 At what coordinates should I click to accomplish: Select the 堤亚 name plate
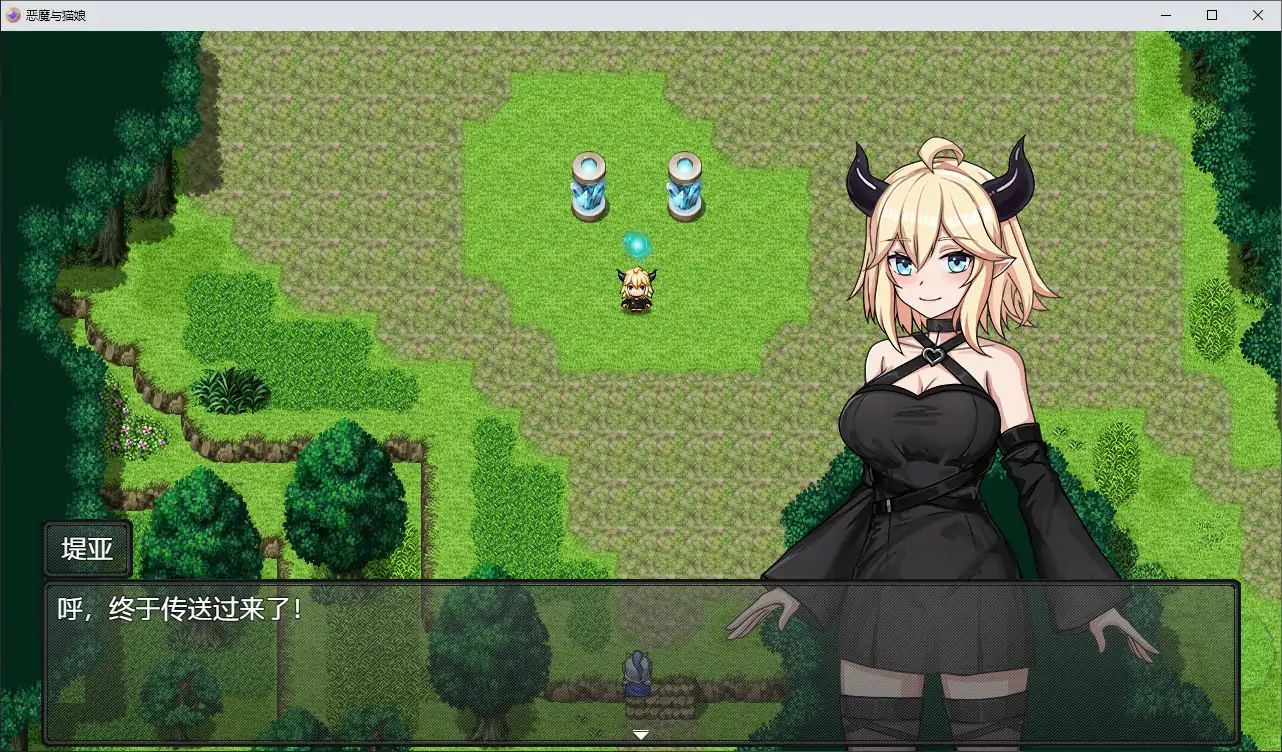coord(86,547)
